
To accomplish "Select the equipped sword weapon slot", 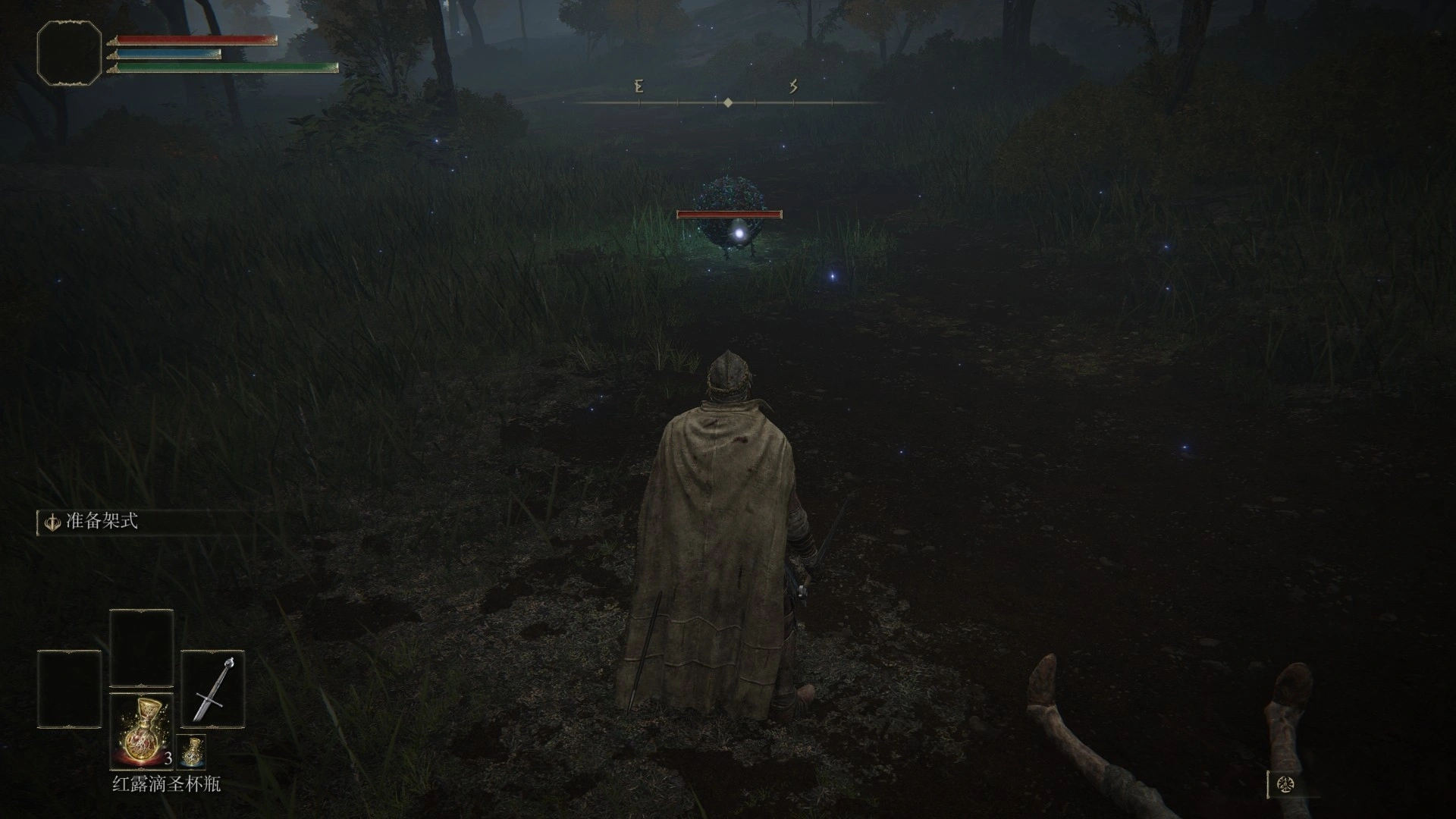I will click(x=212, y=689).
